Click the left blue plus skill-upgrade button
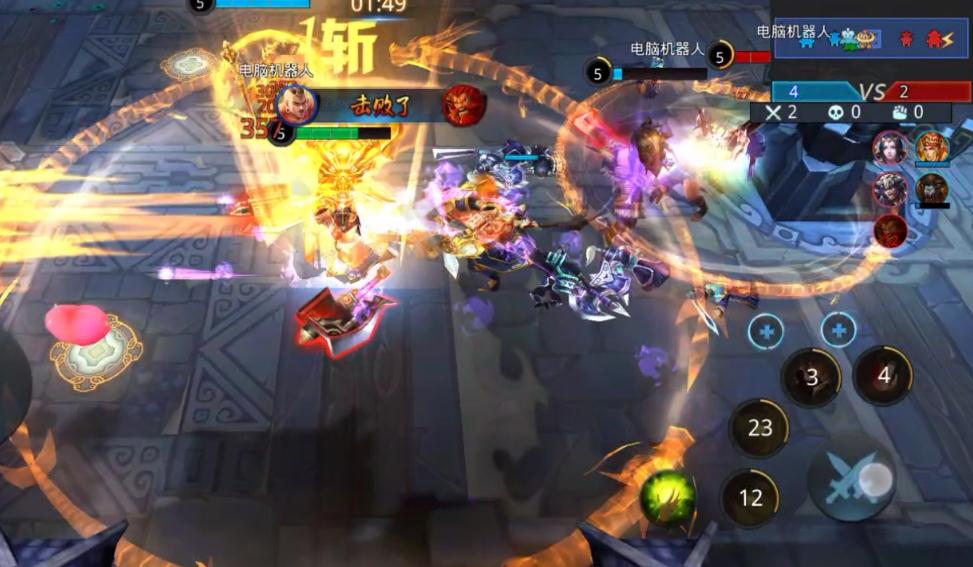Viewport: 973px width, 567px height. [x=766, y=331]
